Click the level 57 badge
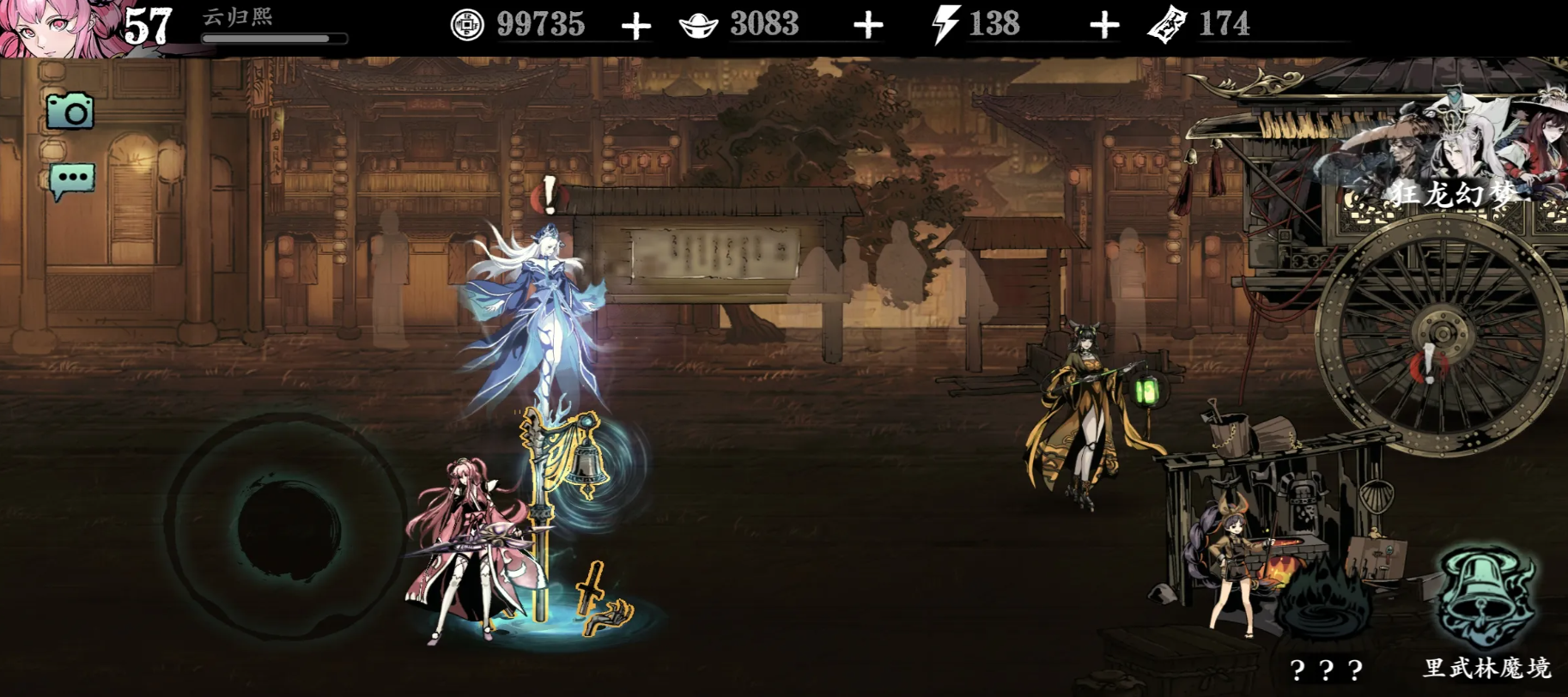Viewport: 1568px width, 697px height. [146, 23]
